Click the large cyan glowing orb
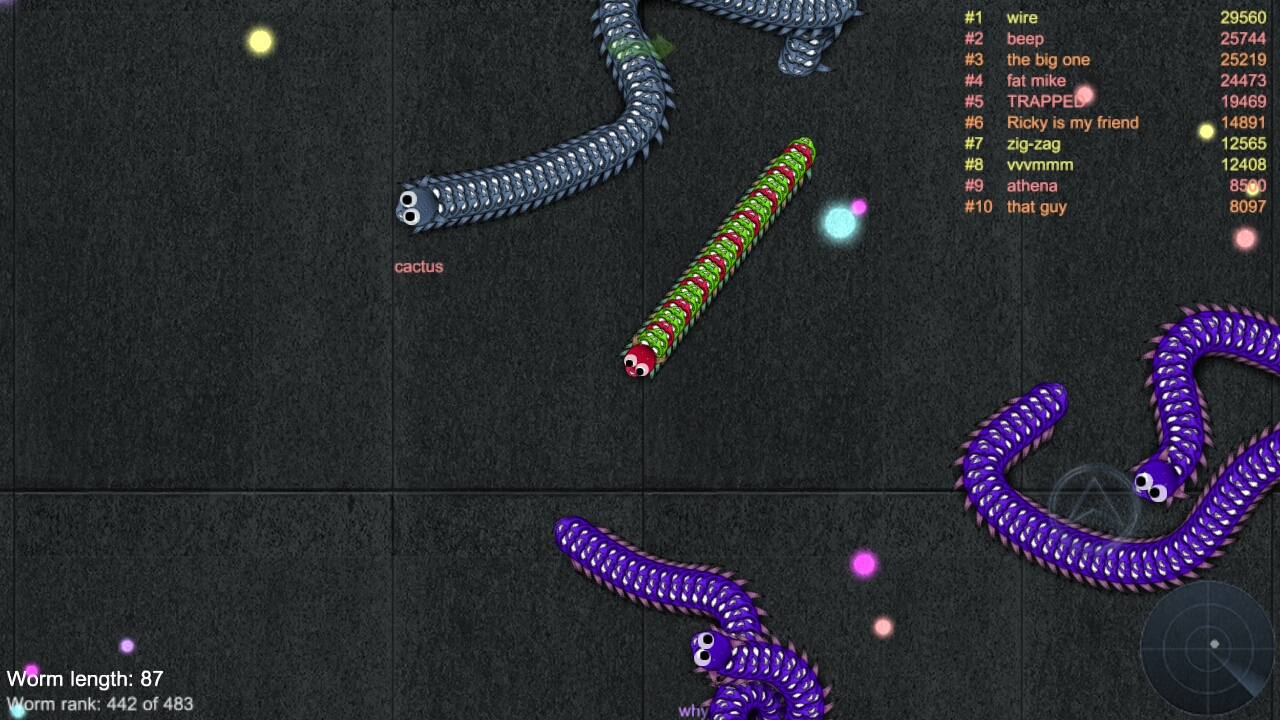The height and width of the screenshot is (720, 1280). (838, 222)
